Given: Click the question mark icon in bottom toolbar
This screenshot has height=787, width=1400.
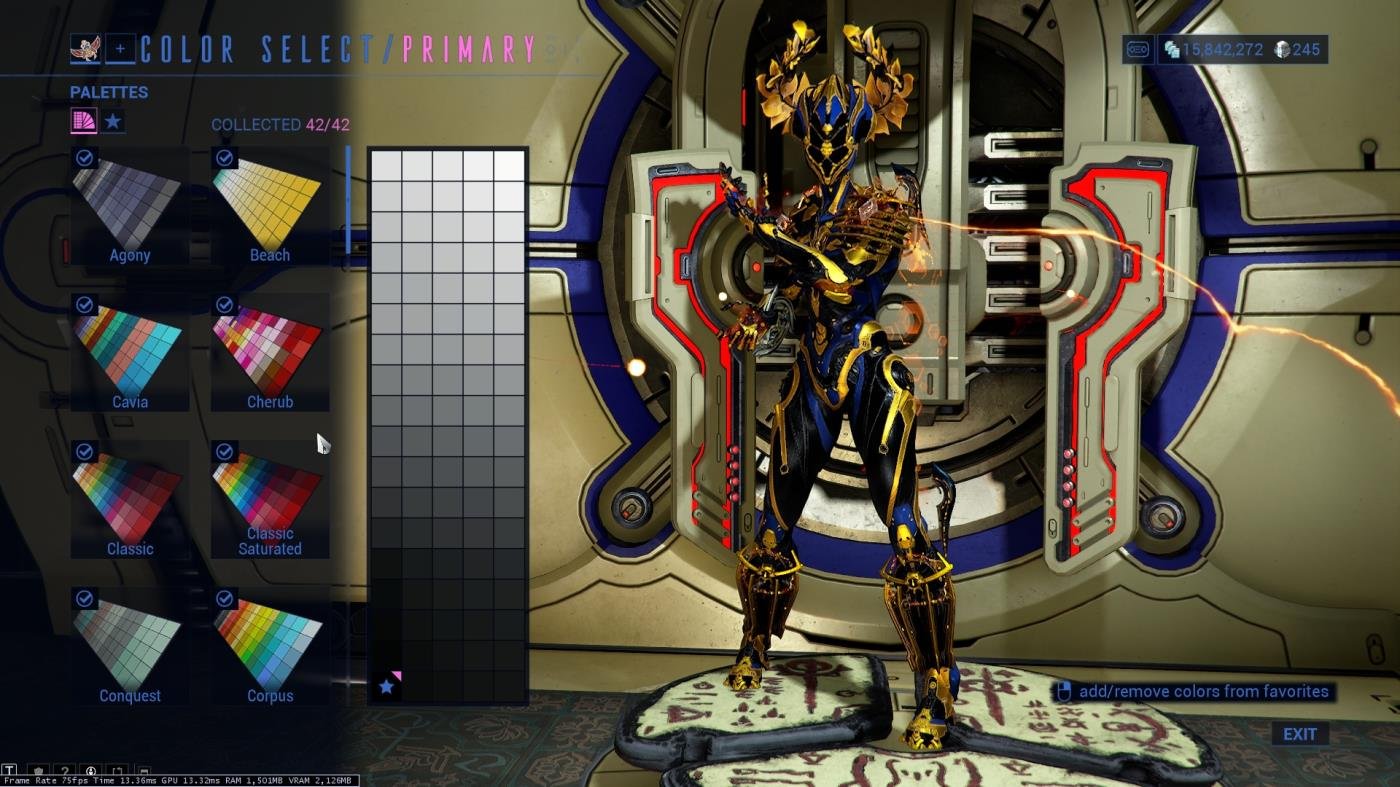Looking at the screenshot, I should click(x=64, y=771).
